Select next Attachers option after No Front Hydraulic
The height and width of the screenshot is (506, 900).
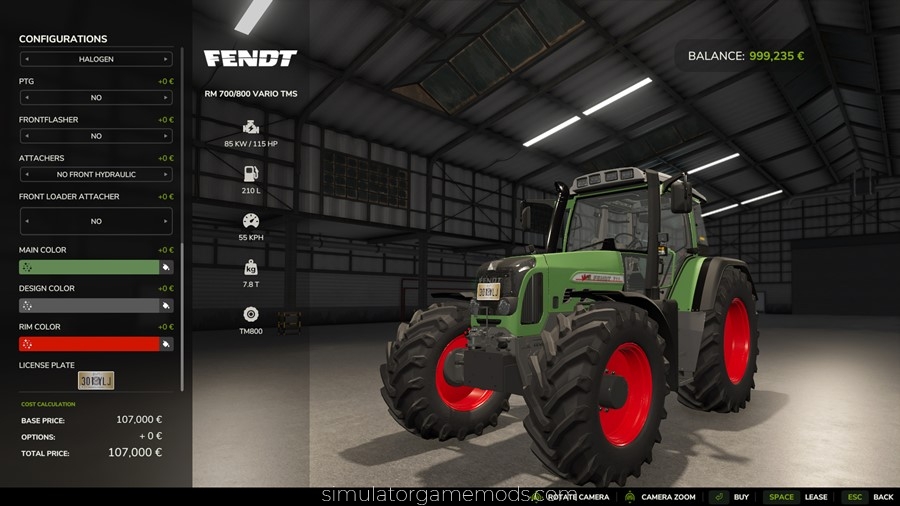click(x=166, y=174)
